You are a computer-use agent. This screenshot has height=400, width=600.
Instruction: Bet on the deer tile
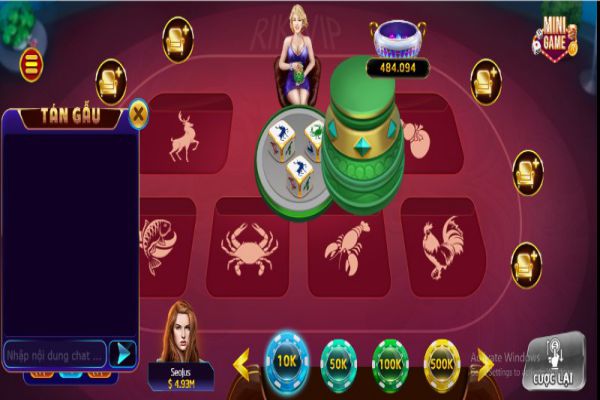(185, 136)
